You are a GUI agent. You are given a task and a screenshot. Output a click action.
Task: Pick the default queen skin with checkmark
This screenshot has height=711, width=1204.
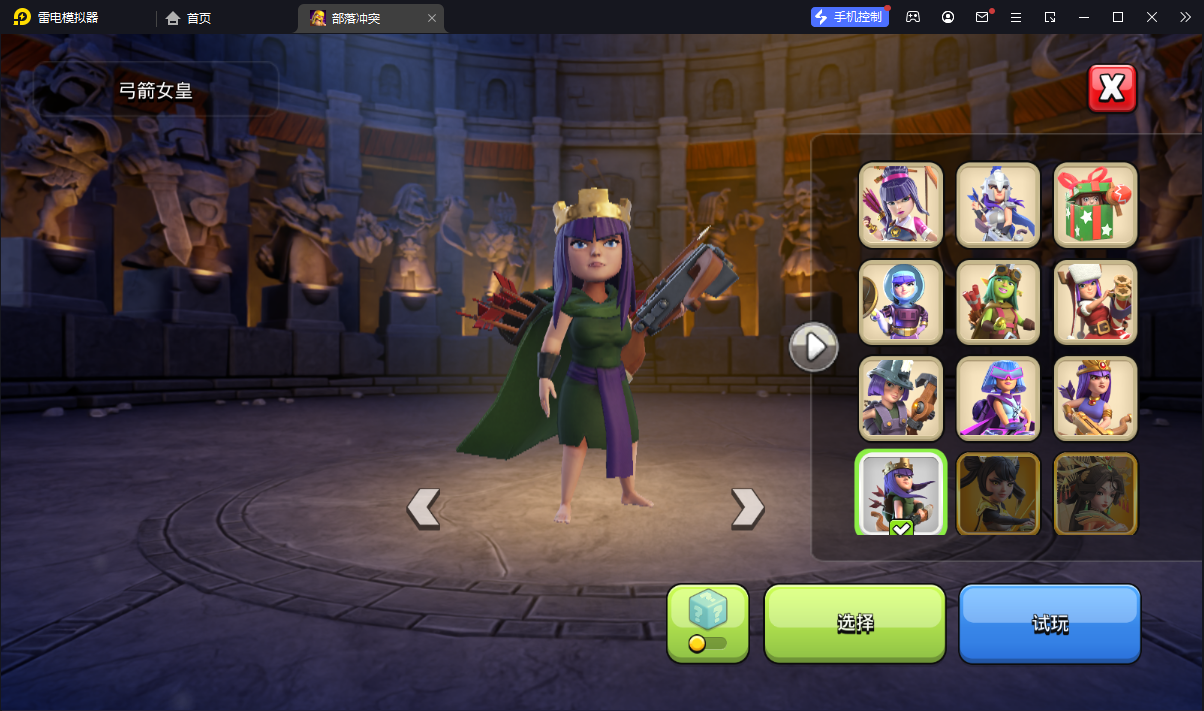901,494
